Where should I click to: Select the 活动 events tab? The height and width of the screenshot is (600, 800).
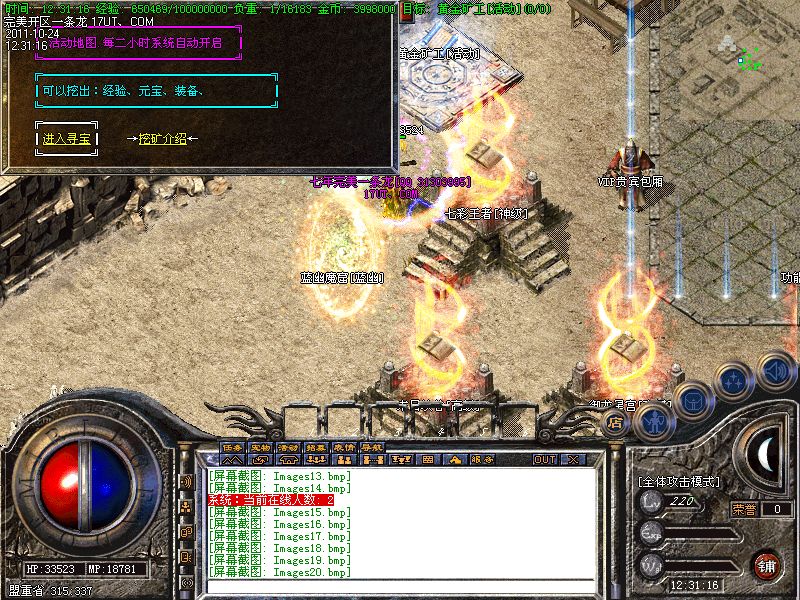(x=288, y=447)
